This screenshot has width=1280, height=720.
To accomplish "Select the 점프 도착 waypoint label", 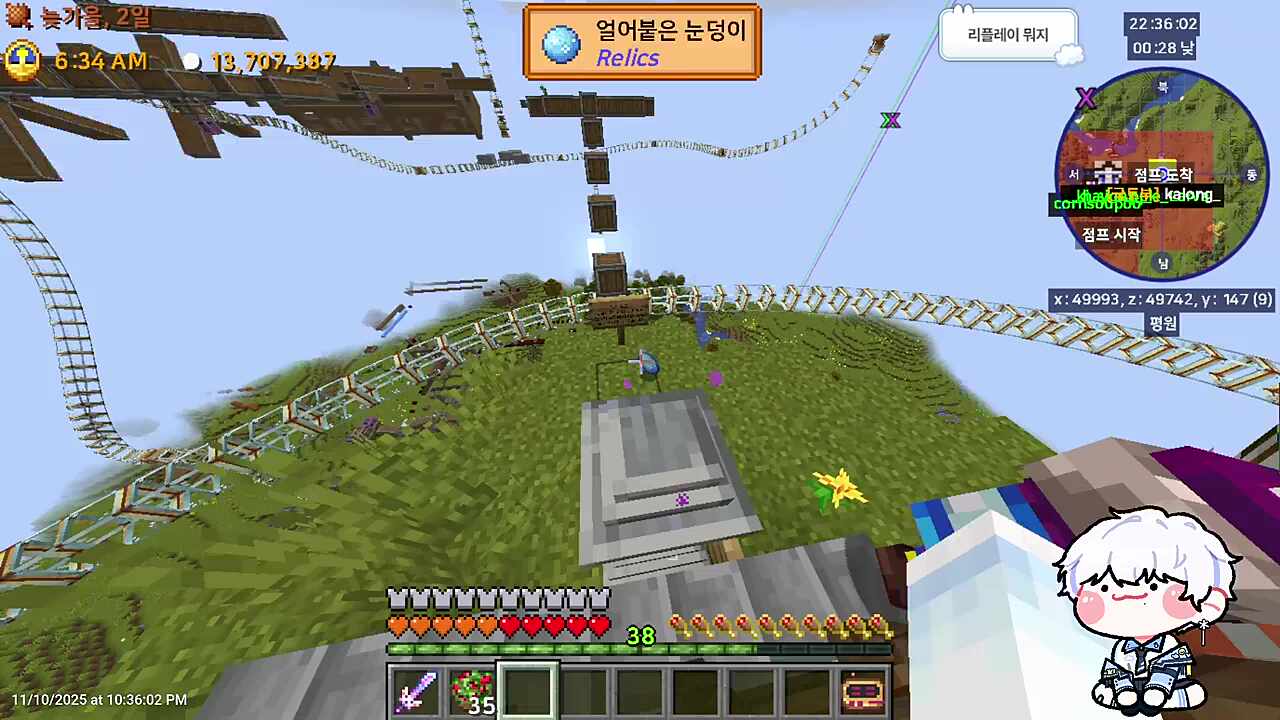I will point(1164,174).
